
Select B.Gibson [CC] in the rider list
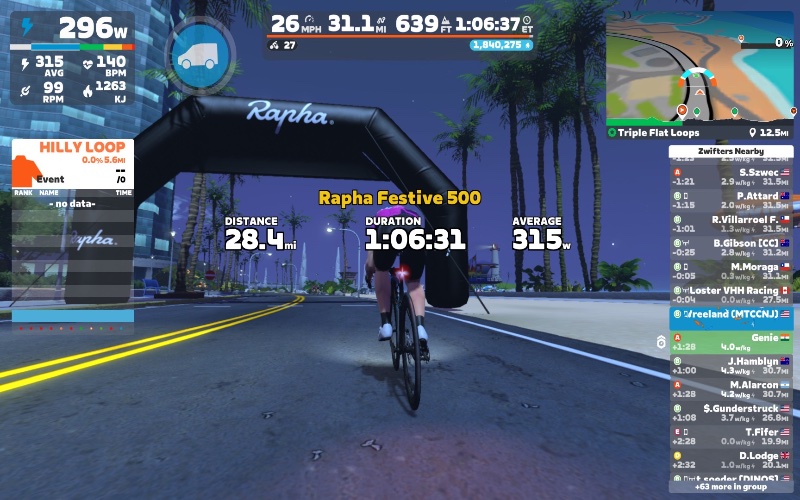pyautogui.click(x=731, y=246)
